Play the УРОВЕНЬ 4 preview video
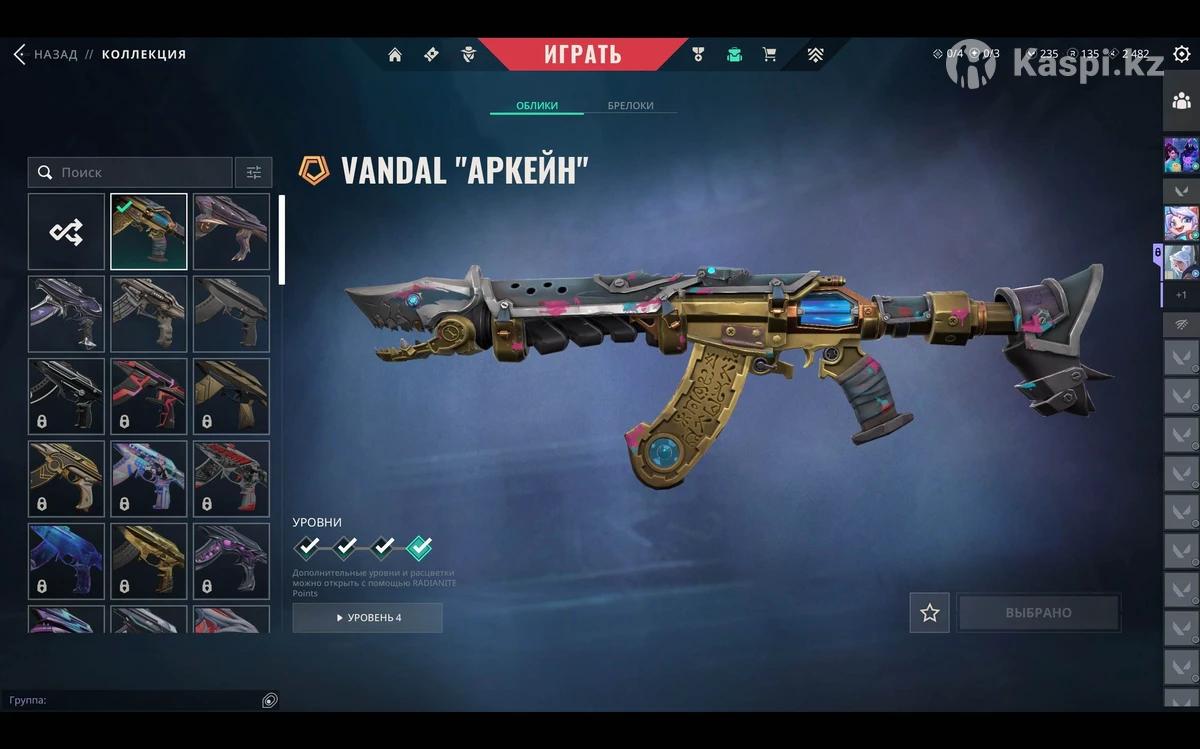The width and height of the screenshot is (1200, 749). (367, 617)
